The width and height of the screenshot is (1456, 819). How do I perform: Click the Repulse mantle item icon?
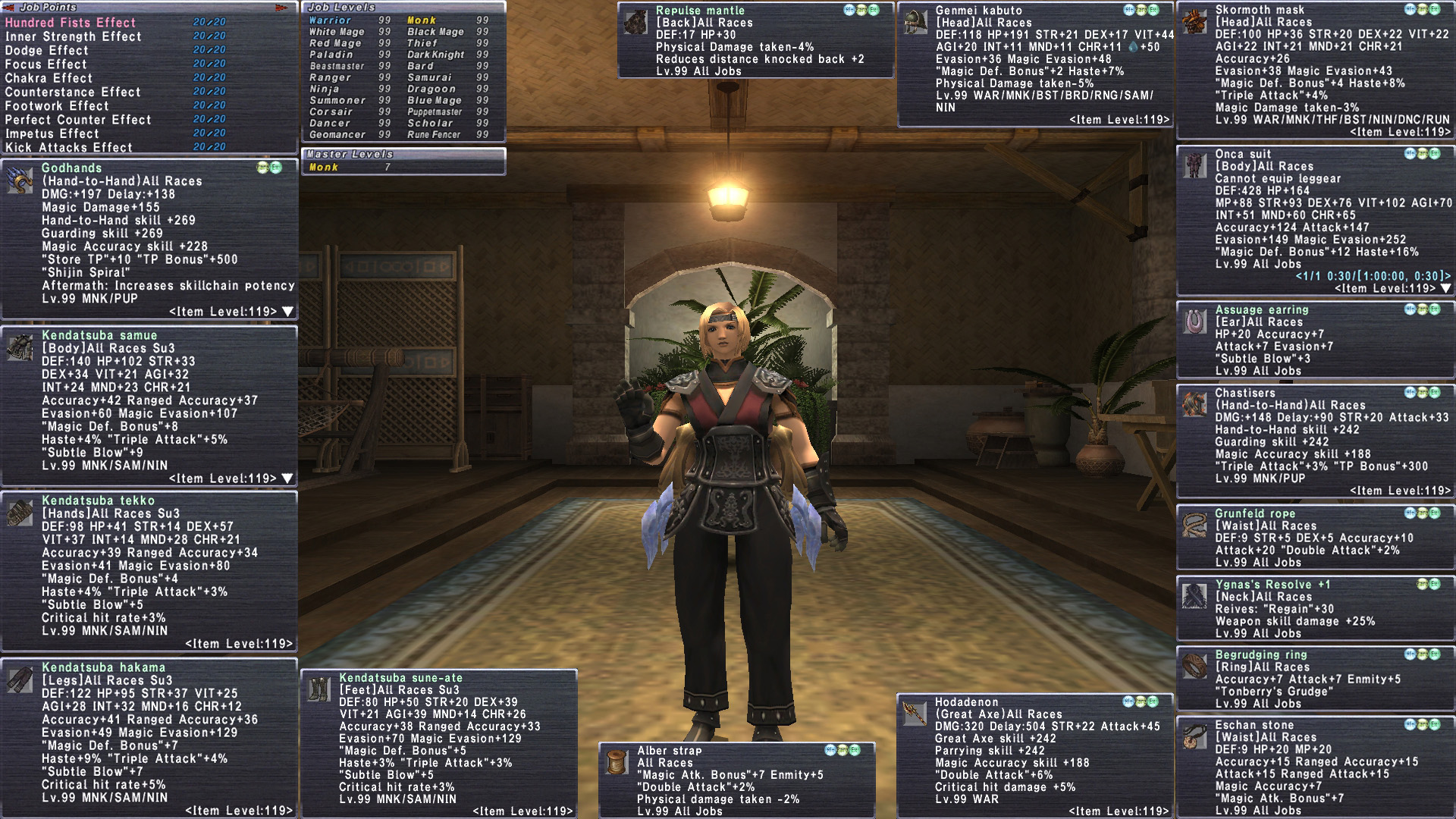pyautogui.click(x=635, y=23)
